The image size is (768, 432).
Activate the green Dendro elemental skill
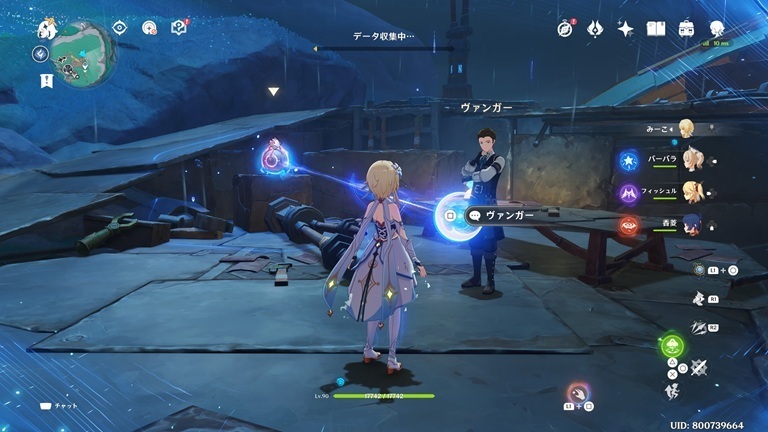672,347
